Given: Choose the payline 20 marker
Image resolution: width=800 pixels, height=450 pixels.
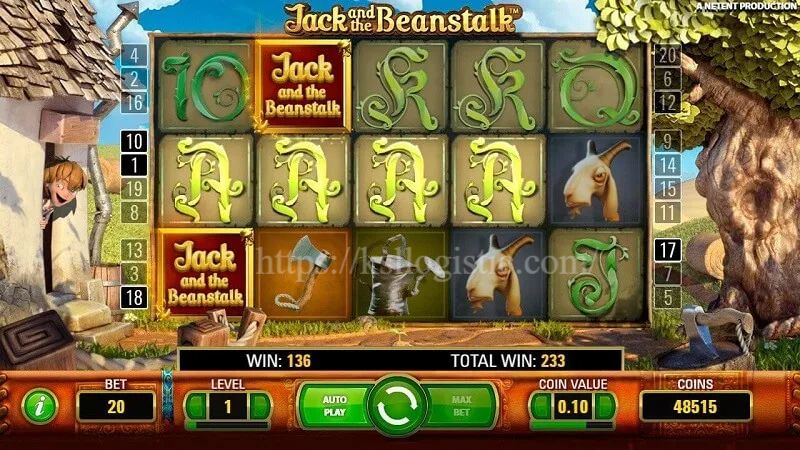Looking at the screenshot, I should coord(666,56).
